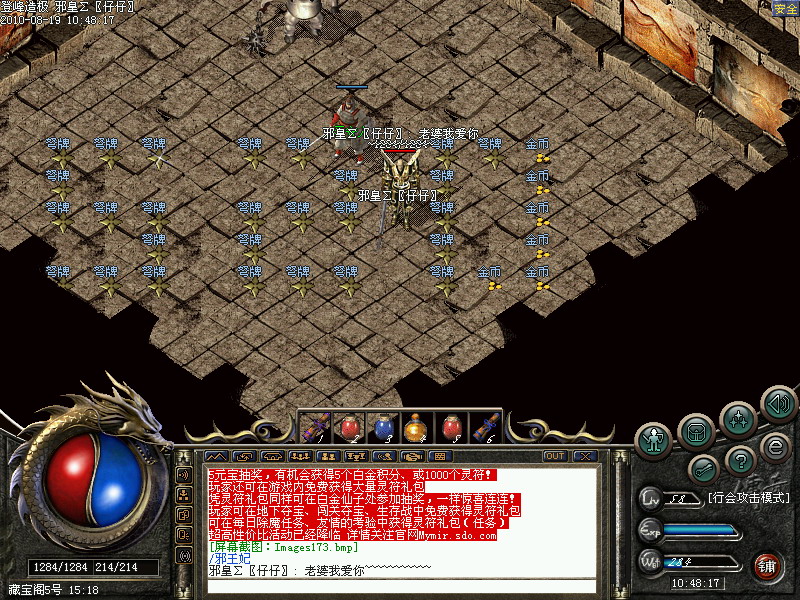This screenshot has height=600, width=800.
Task: Drink the red potion in slot 5
Action: [x=450, y=427]
